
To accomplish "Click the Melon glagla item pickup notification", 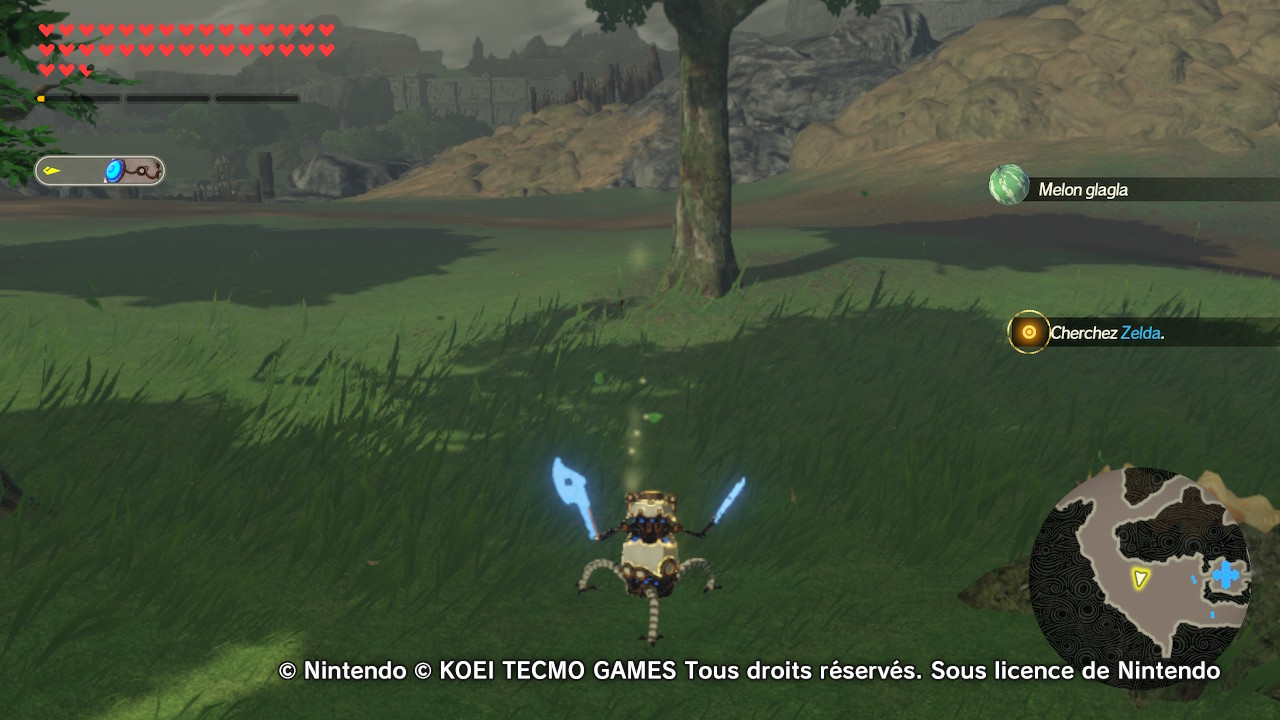I will (x=1083, y=189).
